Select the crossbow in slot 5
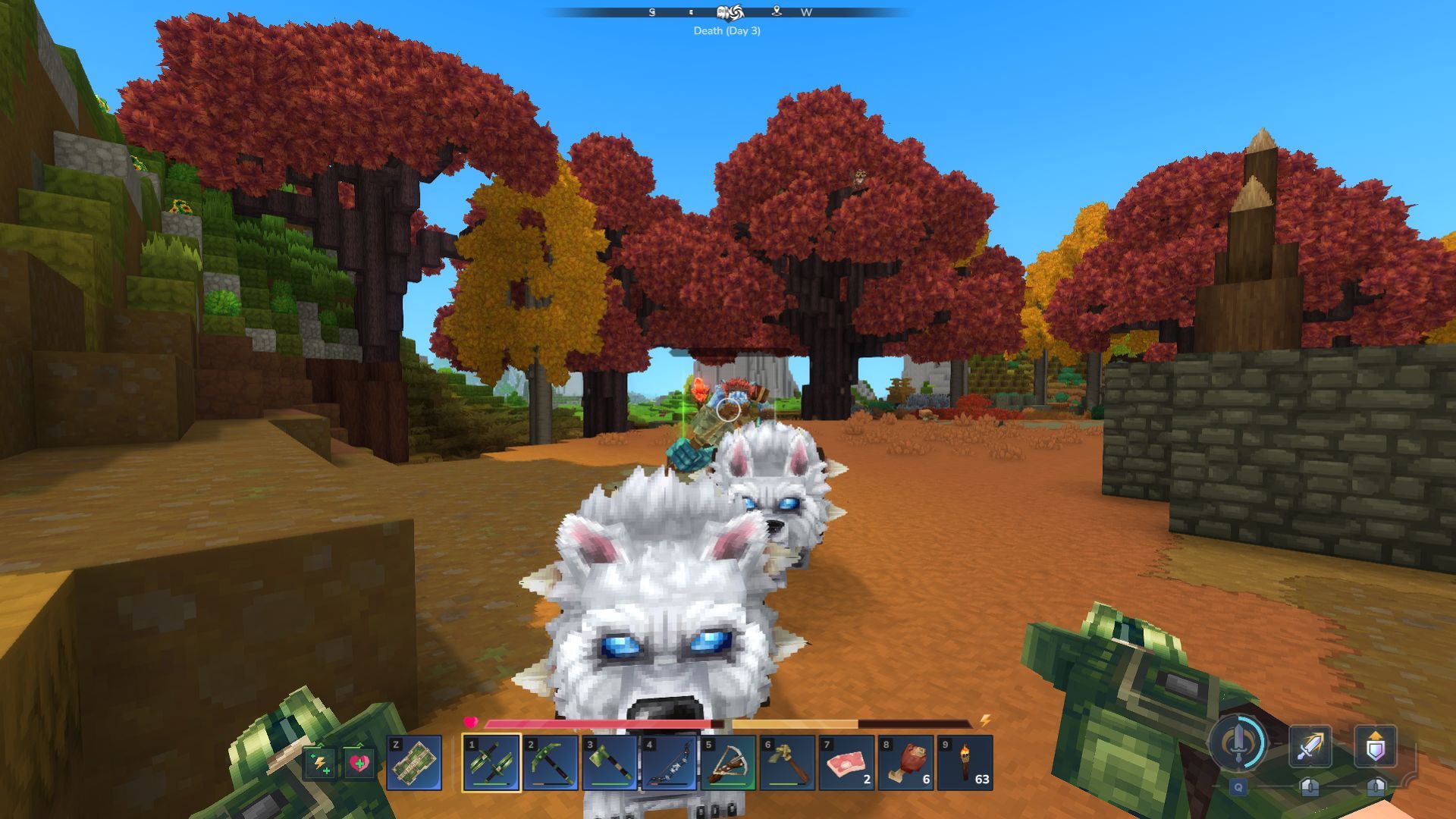The height and width of the screenshot is (819, 1456). click(x=728, y=763)
